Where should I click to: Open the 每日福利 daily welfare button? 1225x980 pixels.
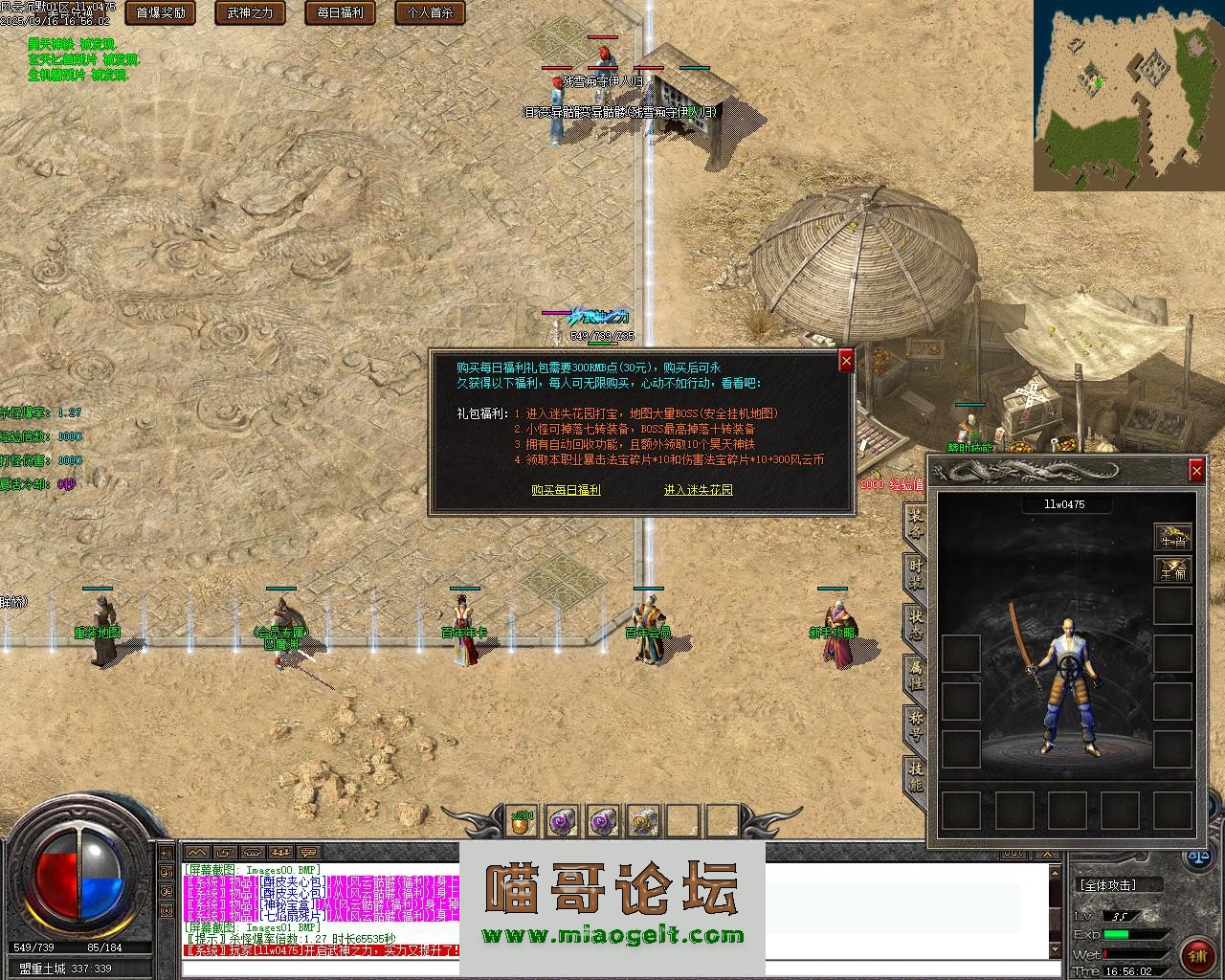tap(340, 12)
